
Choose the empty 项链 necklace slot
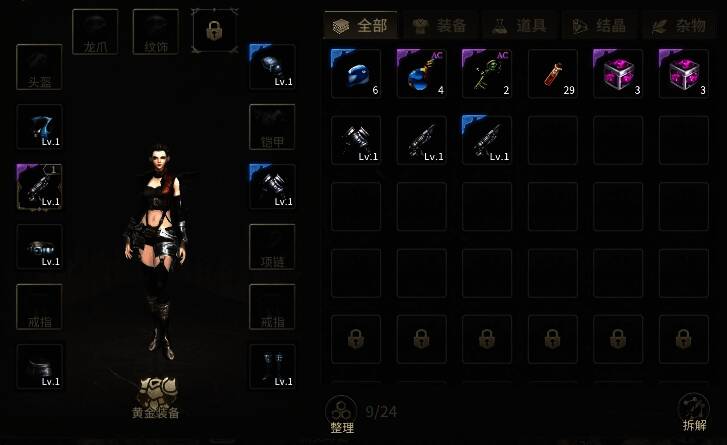pyautogui.click(x=272, y=247)
